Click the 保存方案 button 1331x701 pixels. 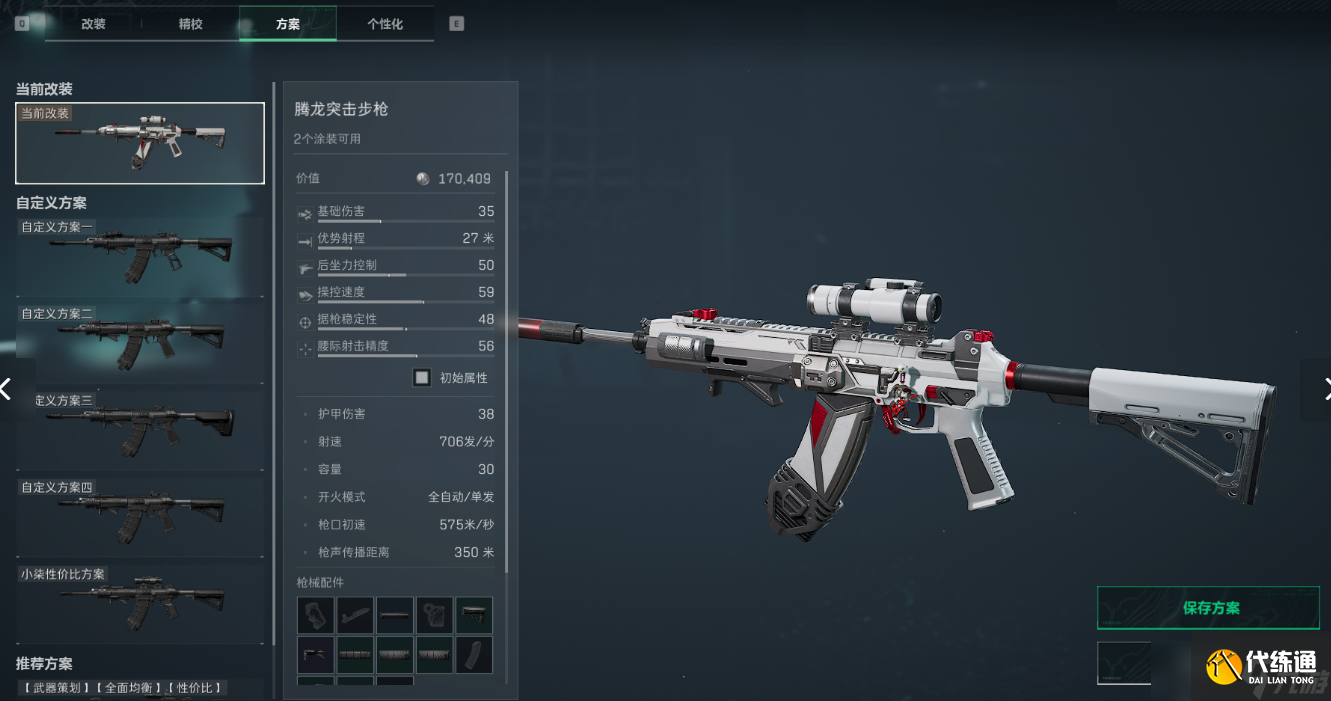click(x=1208, y=608)
